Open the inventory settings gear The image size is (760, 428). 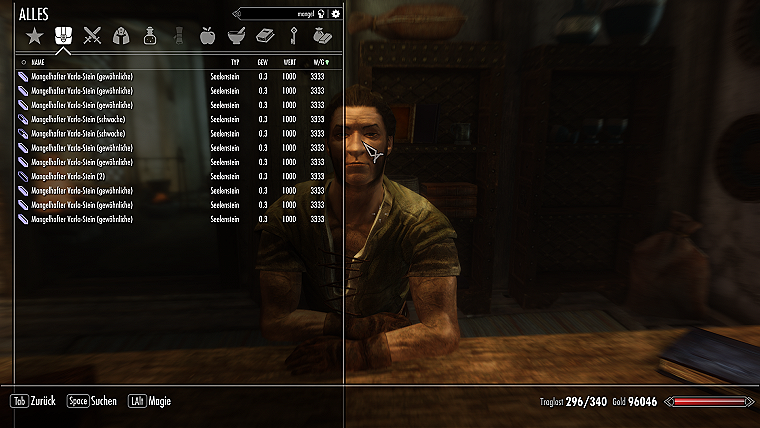point(336,14)
